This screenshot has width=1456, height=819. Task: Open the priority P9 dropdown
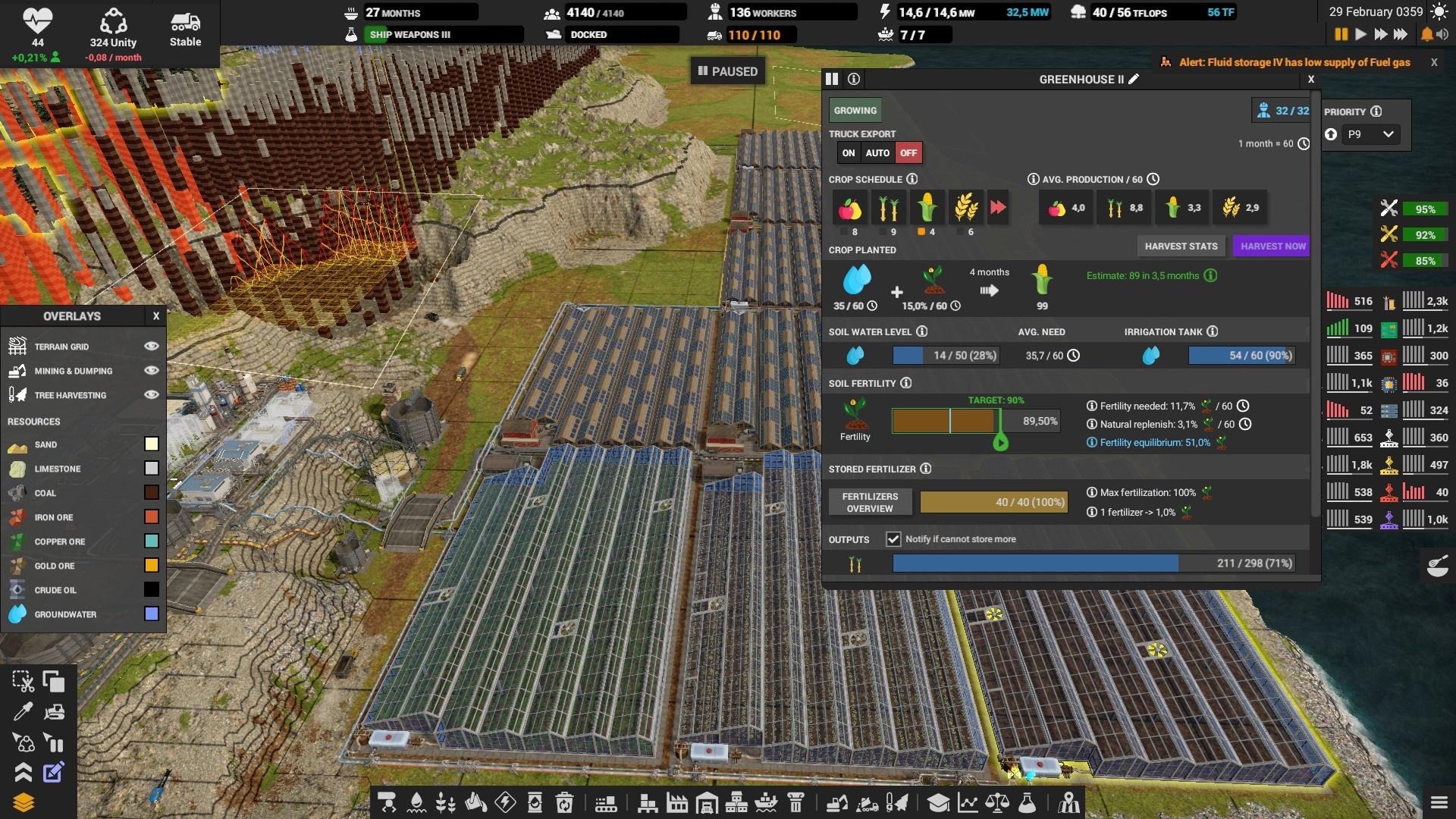pyautogui.click(x=1370, y=134)
